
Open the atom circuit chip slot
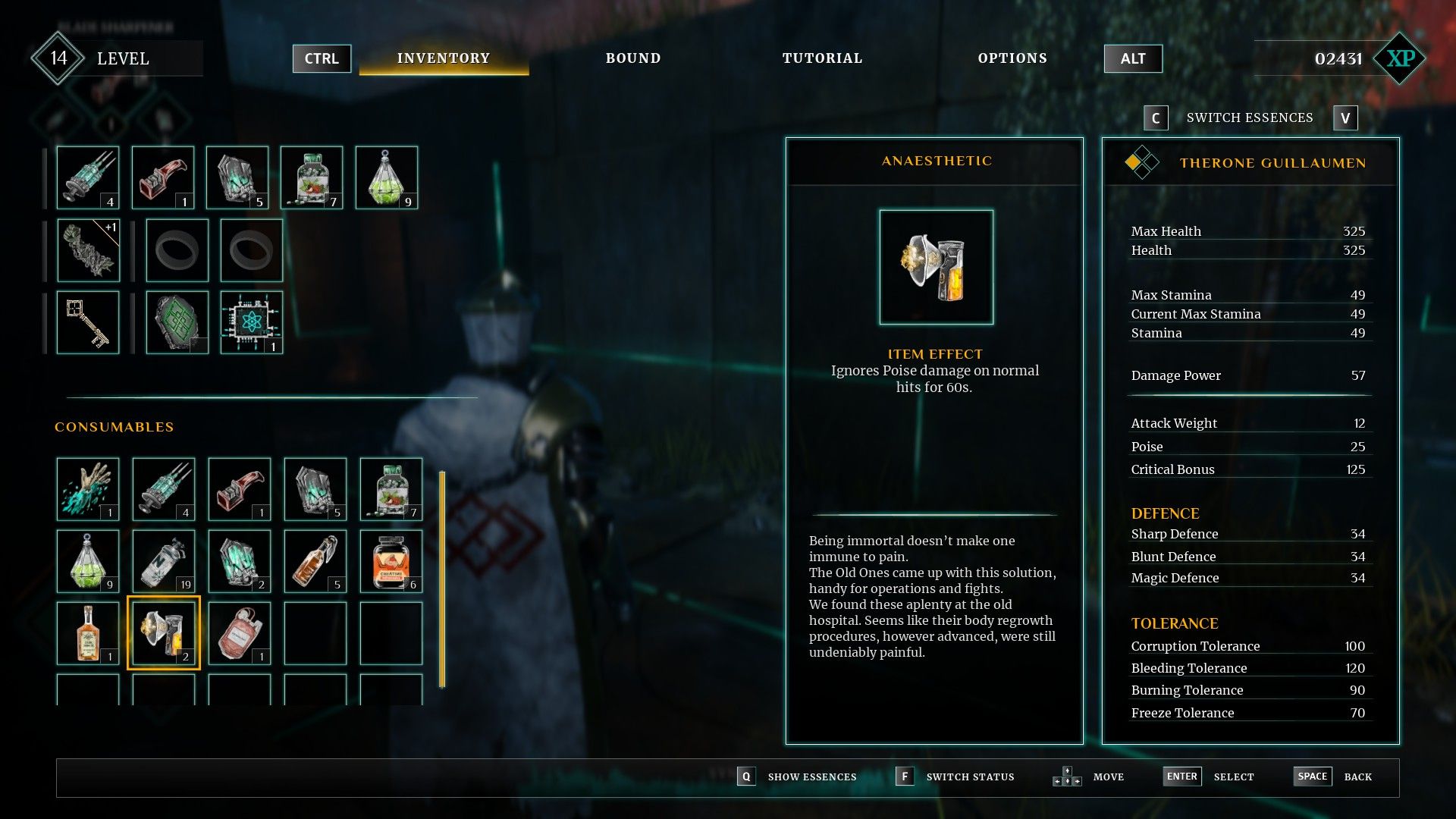click(x=251, y=322)
